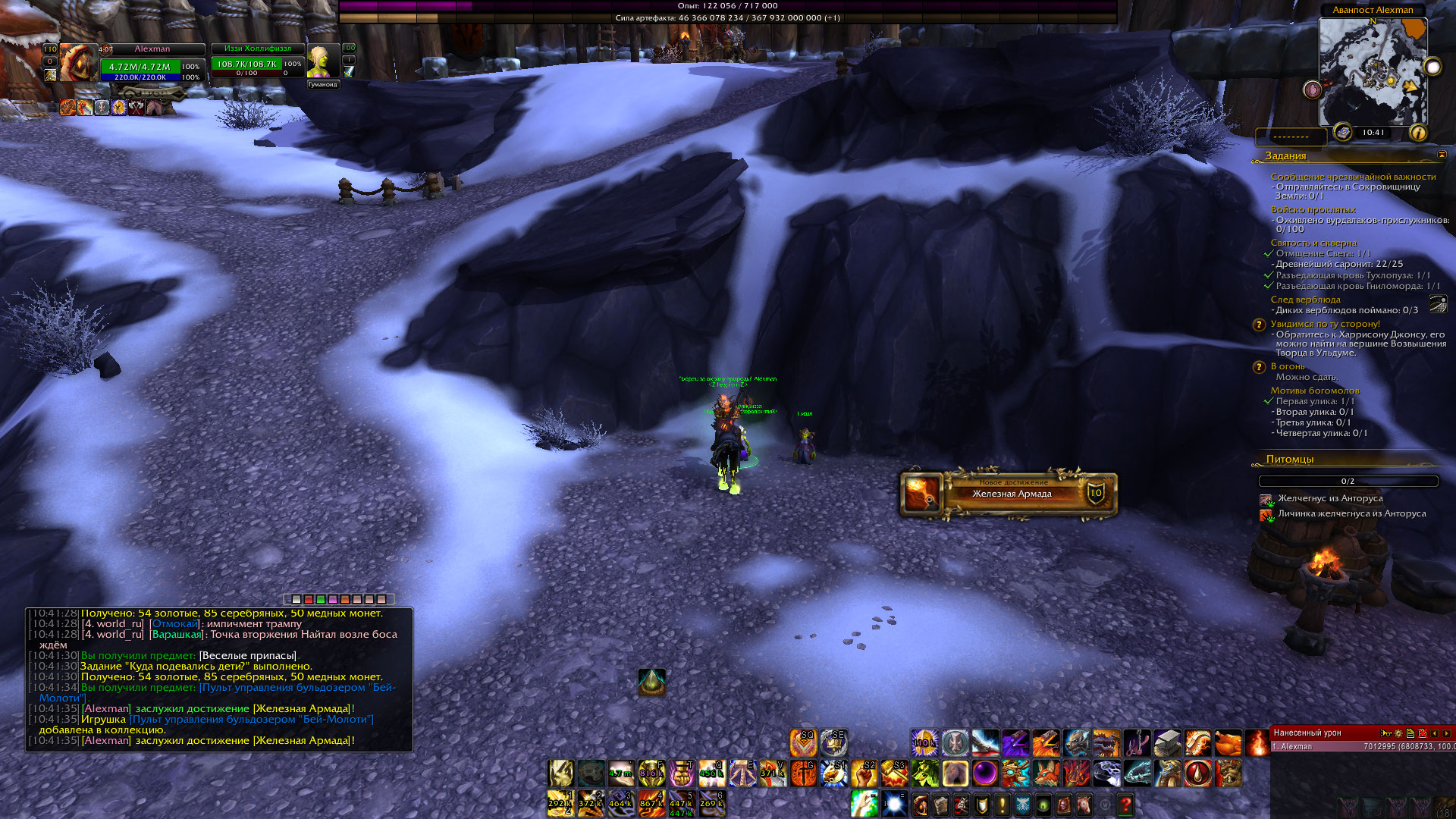The height and width of the screenshot is (819, 1456).
Task: Open the Отмокай player name in chat
Action: click(175, 624)
